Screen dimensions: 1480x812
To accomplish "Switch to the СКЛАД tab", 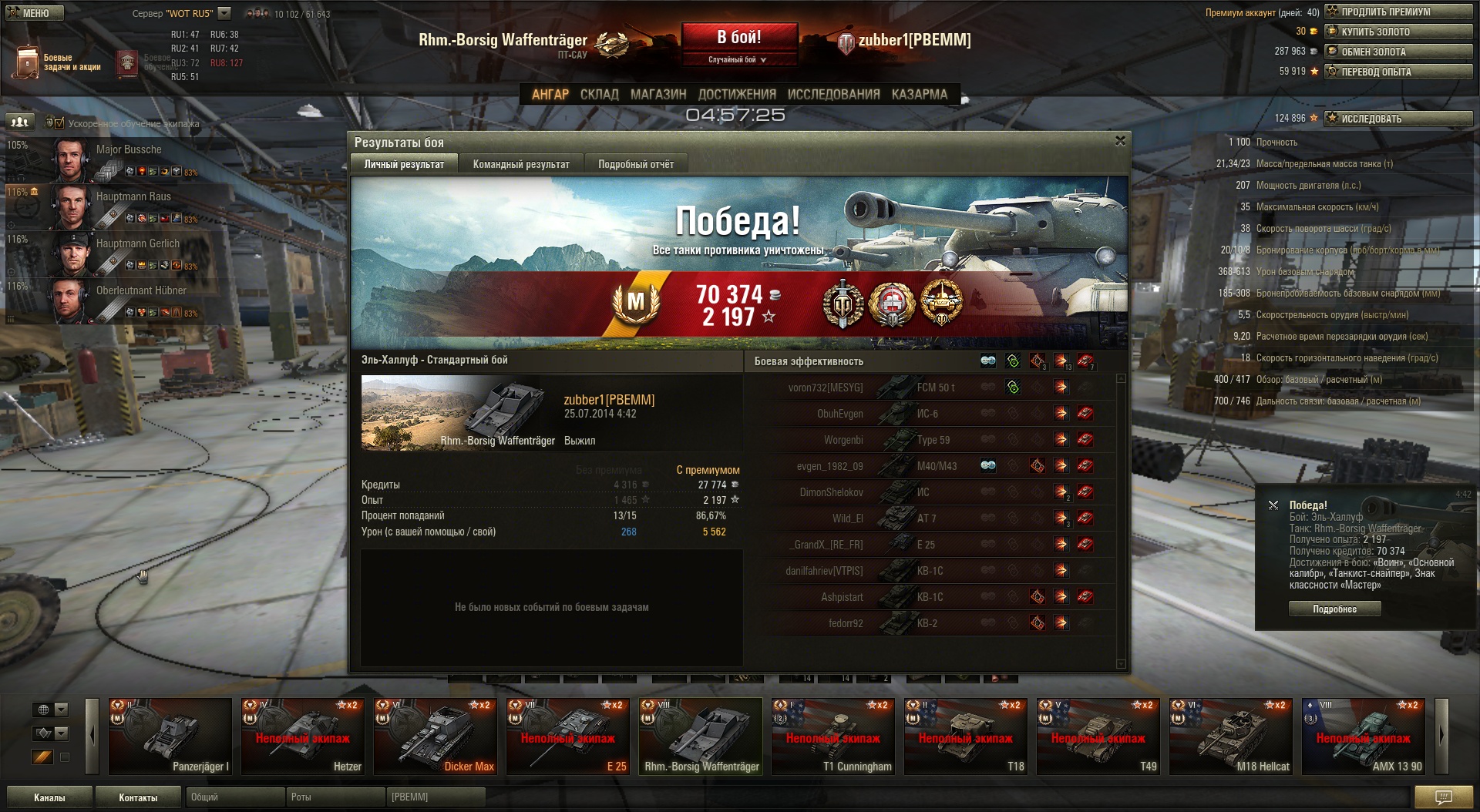I will tap(599, 94).
